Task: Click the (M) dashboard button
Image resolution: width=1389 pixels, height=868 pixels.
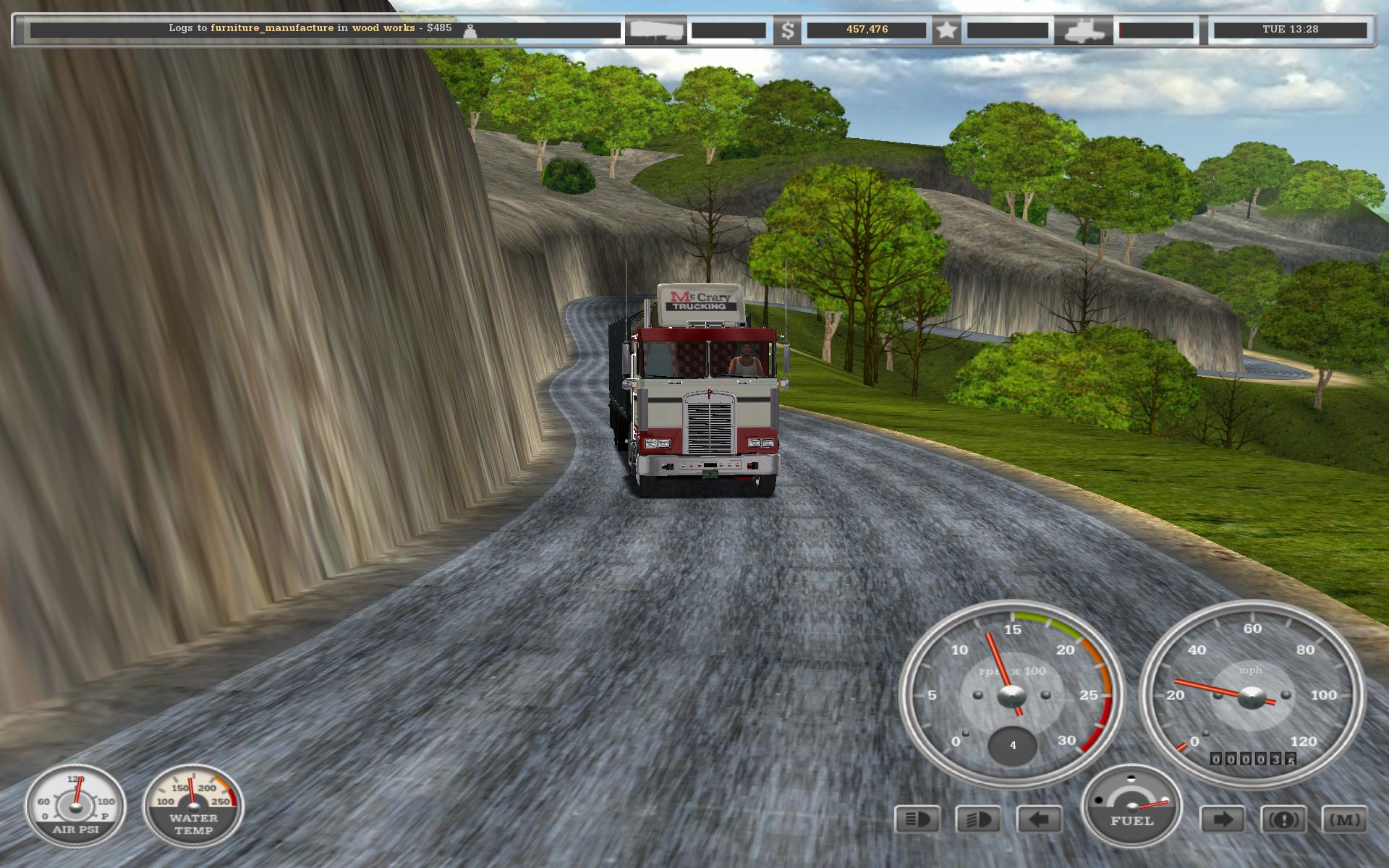Action: click(1344, 820)
